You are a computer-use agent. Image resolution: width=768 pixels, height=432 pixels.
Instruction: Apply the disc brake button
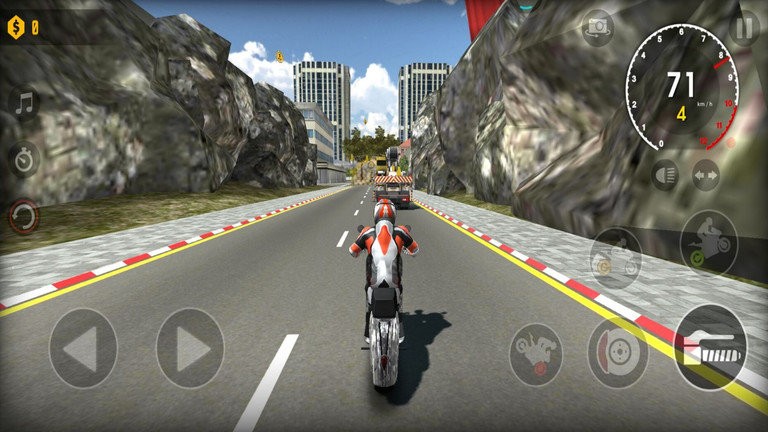(x=617, y=352)
